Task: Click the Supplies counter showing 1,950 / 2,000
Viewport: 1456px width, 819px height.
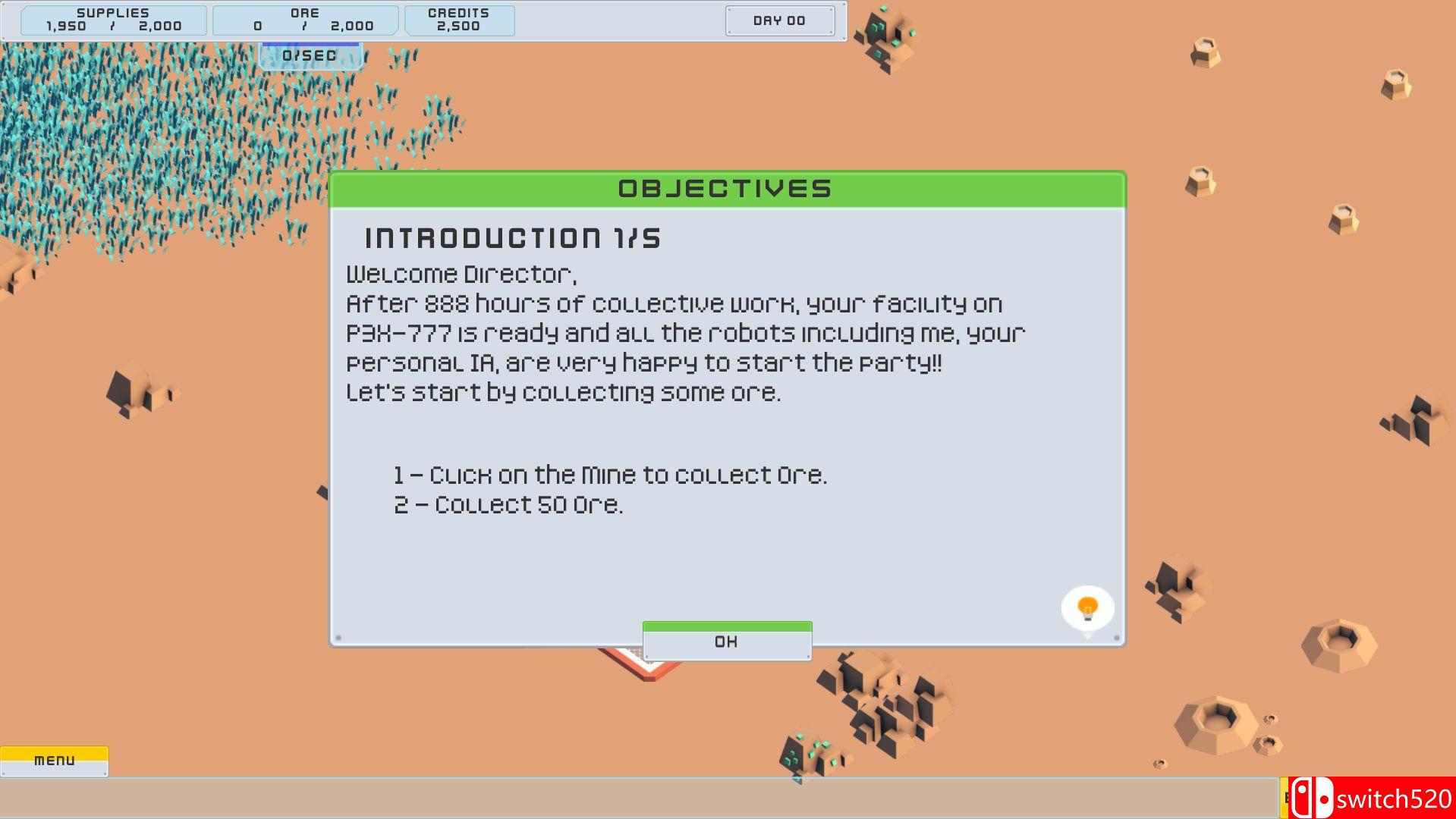Action: coord(112,20)
